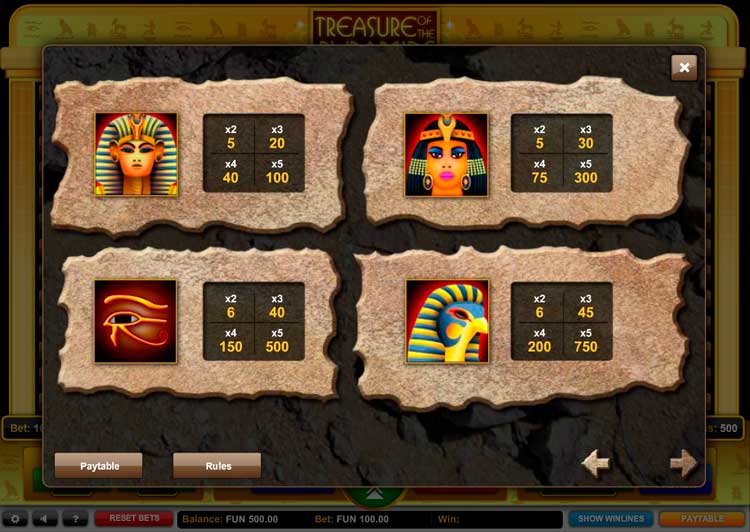Switch to the Paytable section
The height and width of the screenshot is (532, 750).
click(x=99, y=465)
